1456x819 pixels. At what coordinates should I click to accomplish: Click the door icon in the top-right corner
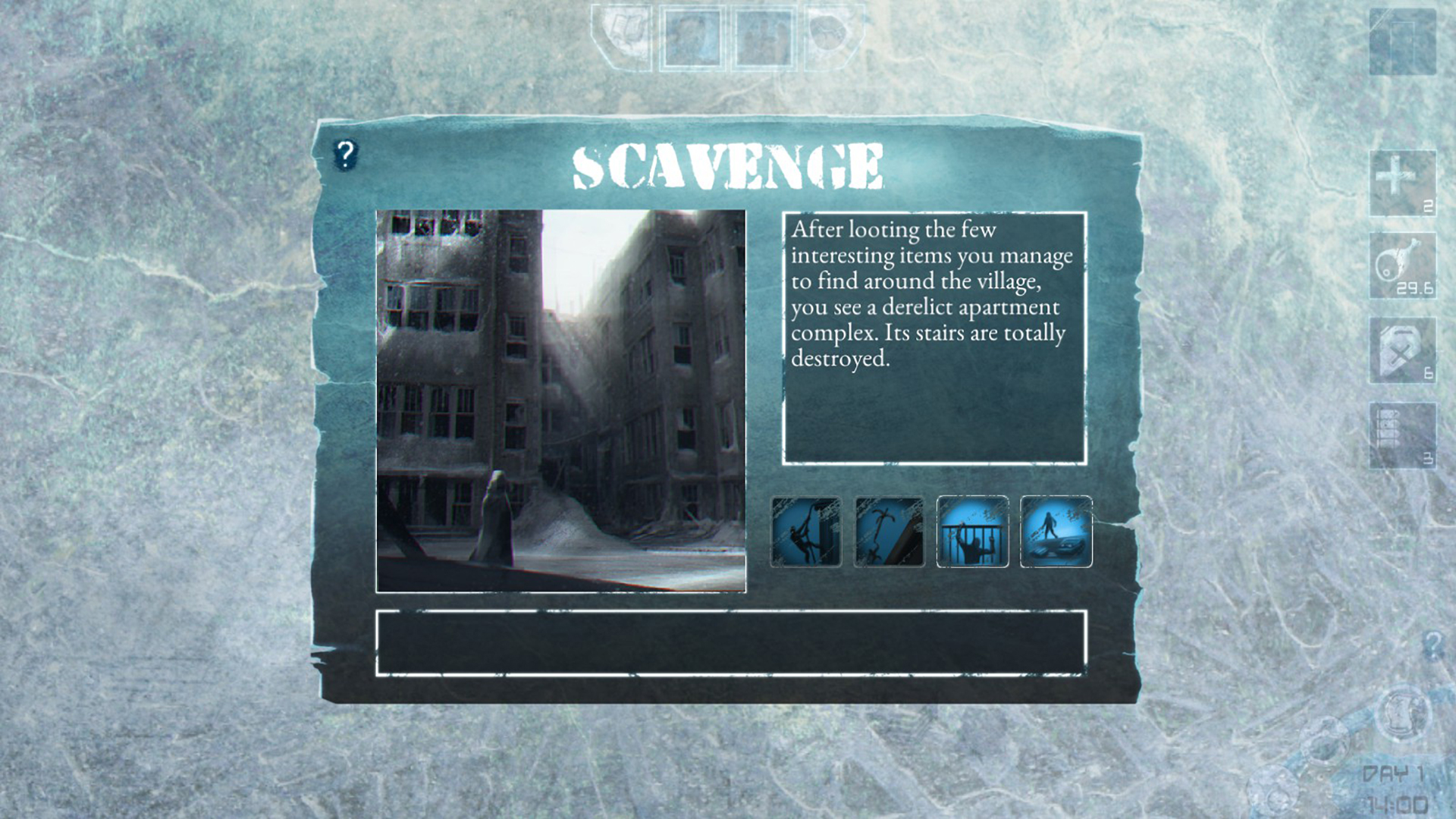tap(1403, 43)
